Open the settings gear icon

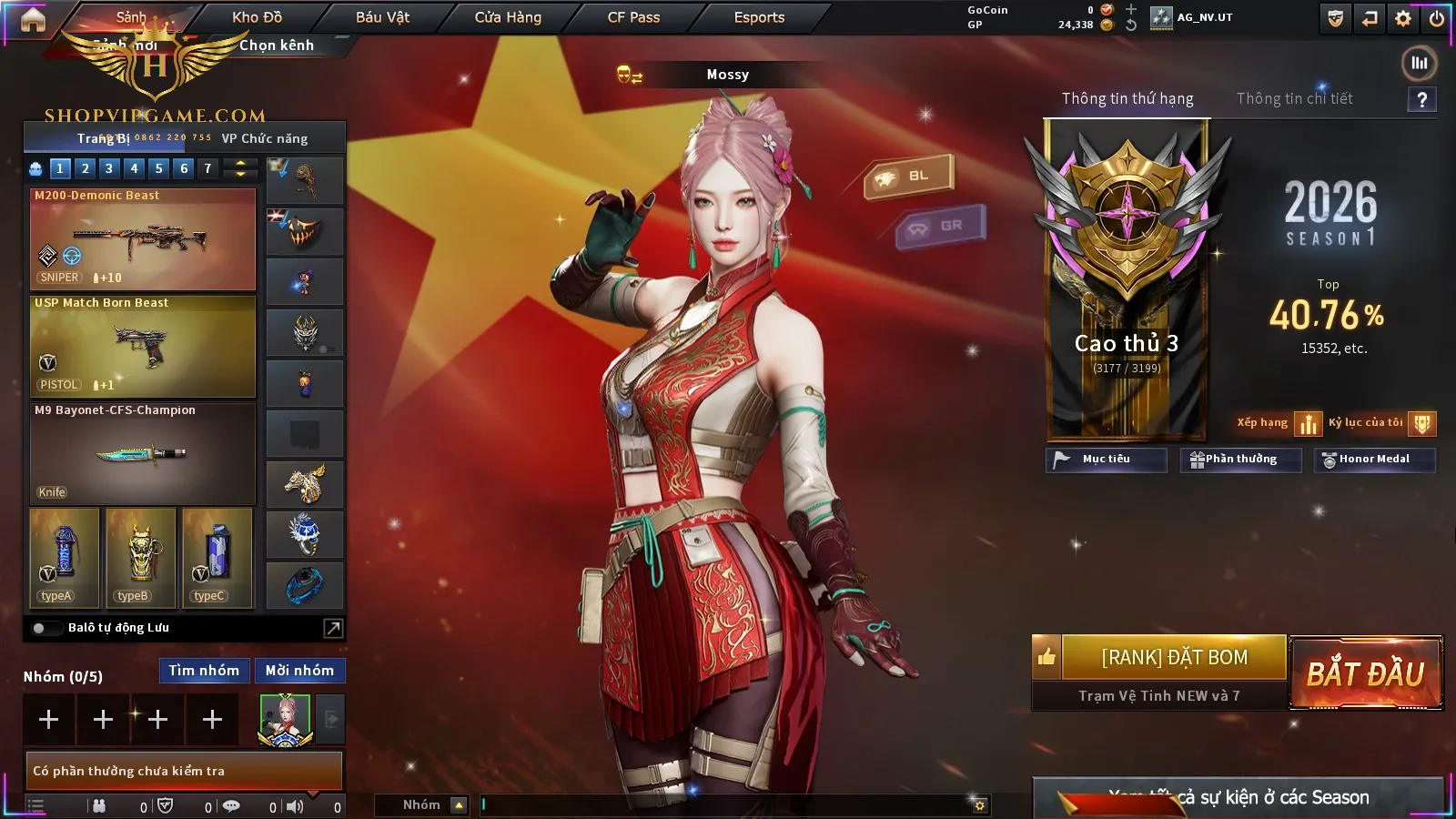pos(1403,18)
